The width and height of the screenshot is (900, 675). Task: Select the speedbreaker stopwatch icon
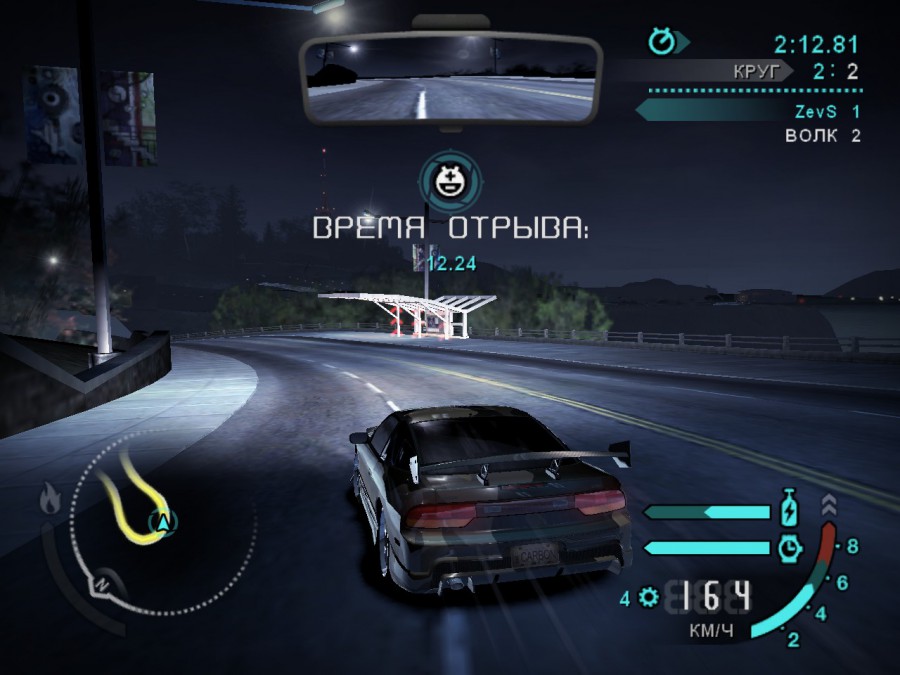tap(790, 547)
